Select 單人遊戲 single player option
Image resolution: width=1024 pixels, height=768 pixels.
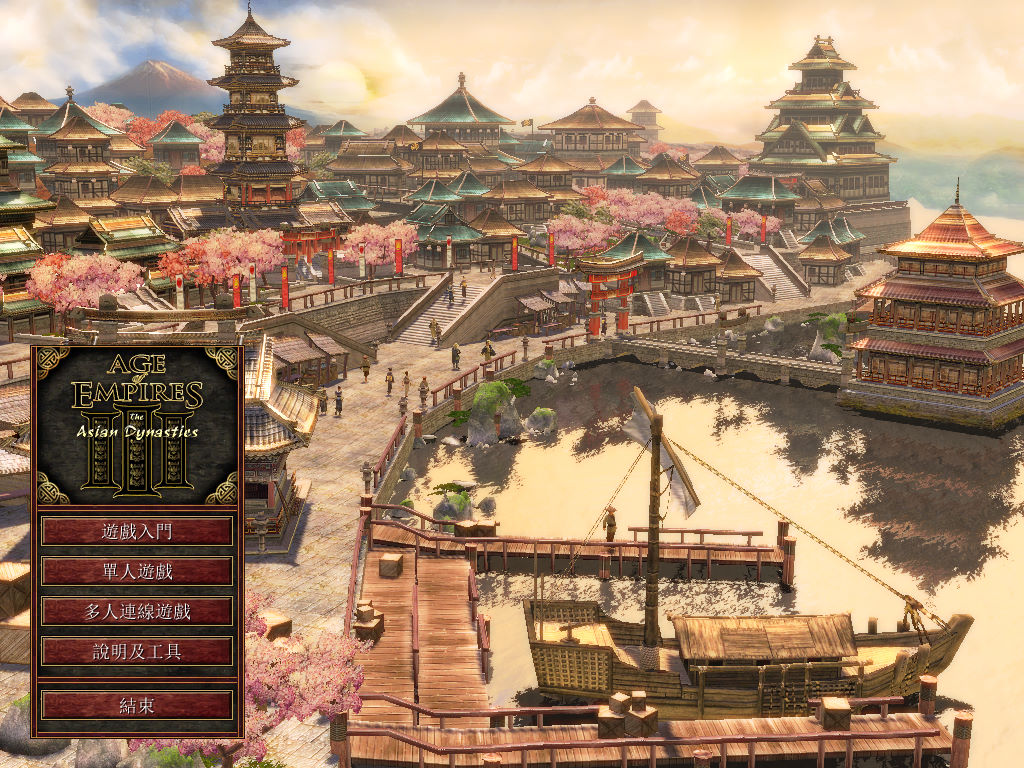137,571
